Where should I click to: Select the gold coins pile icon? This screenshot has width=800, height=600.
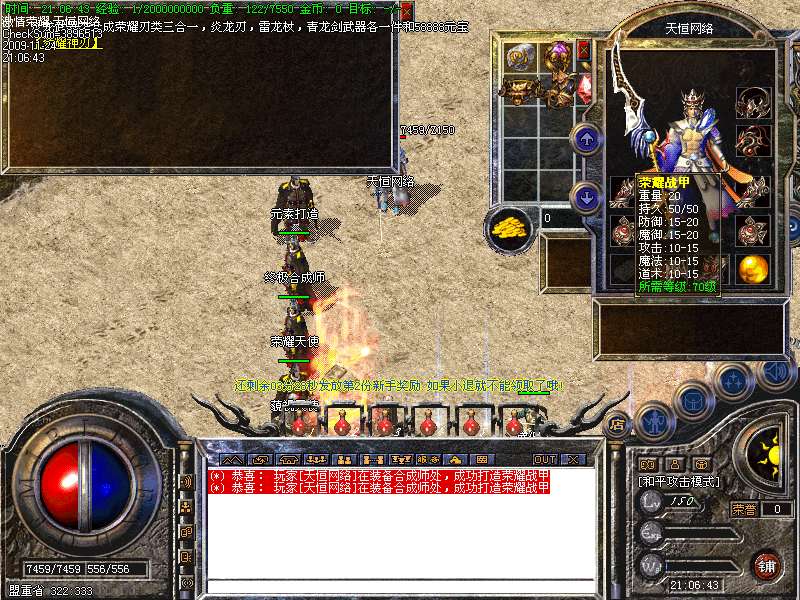(x=510, y=228)
